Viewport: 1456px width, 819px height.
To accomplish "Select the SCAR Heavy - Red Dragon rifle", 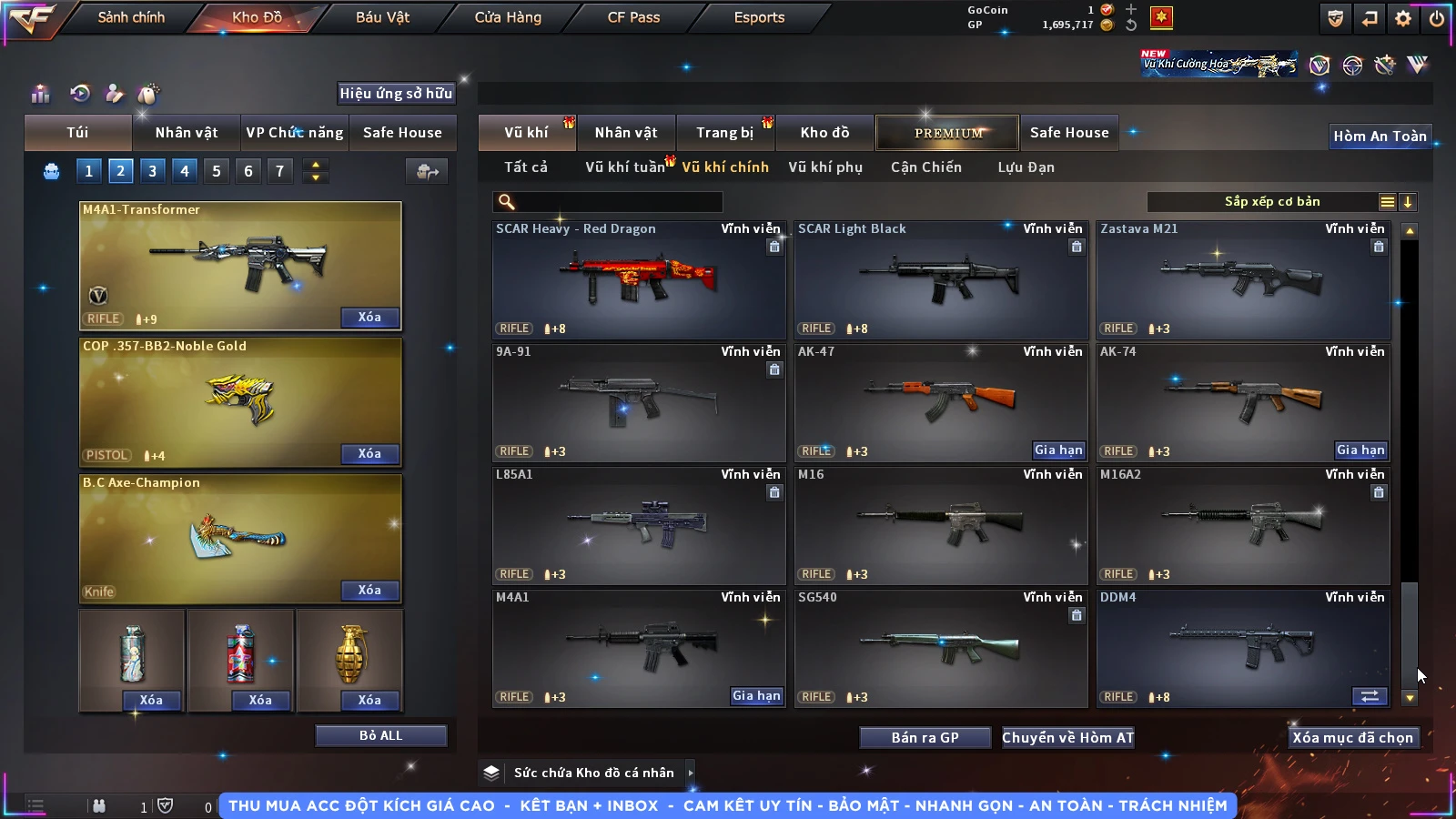I will pos(639,279).
